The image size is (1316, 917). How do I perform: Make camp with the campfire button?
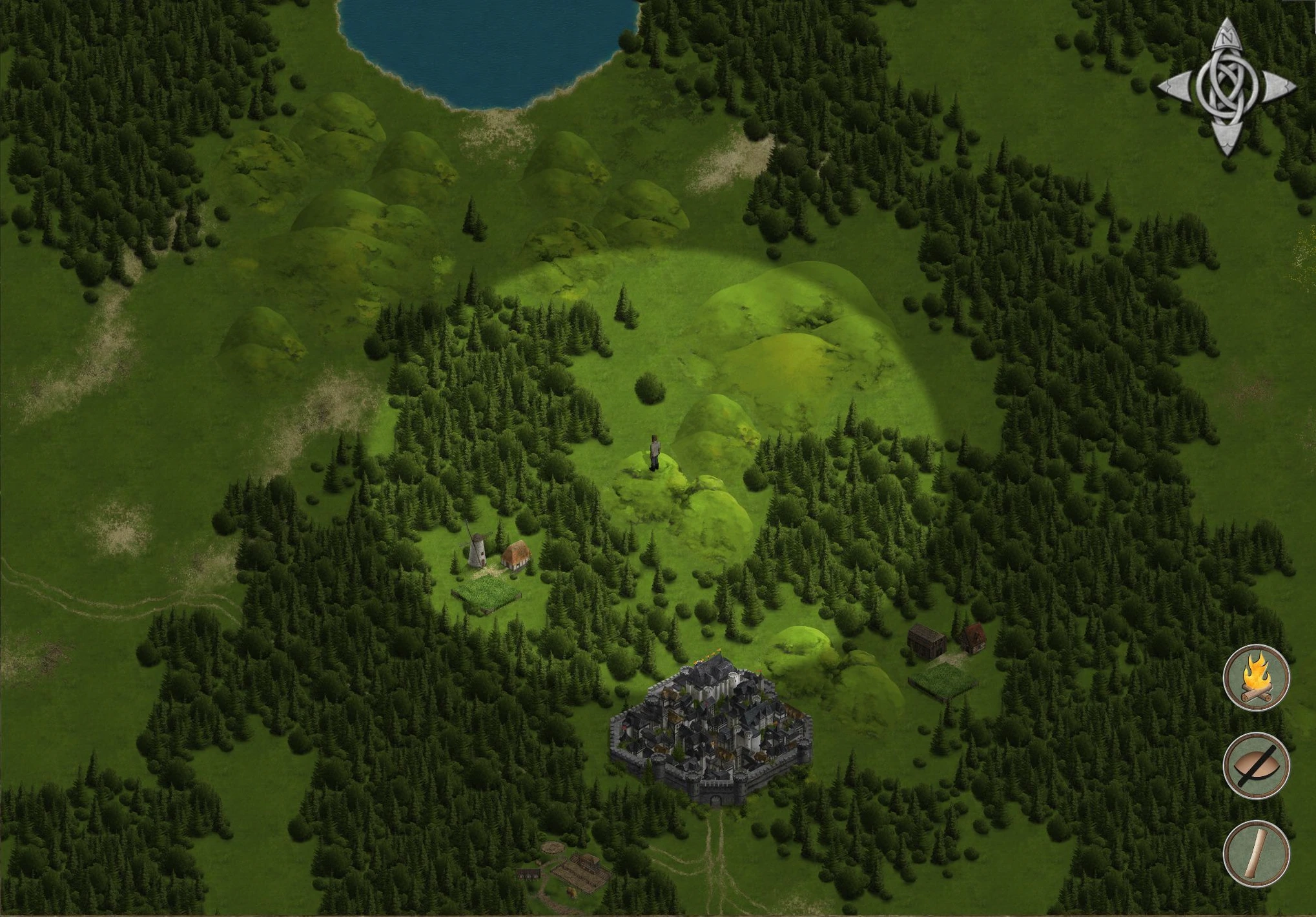[1256, 677]
